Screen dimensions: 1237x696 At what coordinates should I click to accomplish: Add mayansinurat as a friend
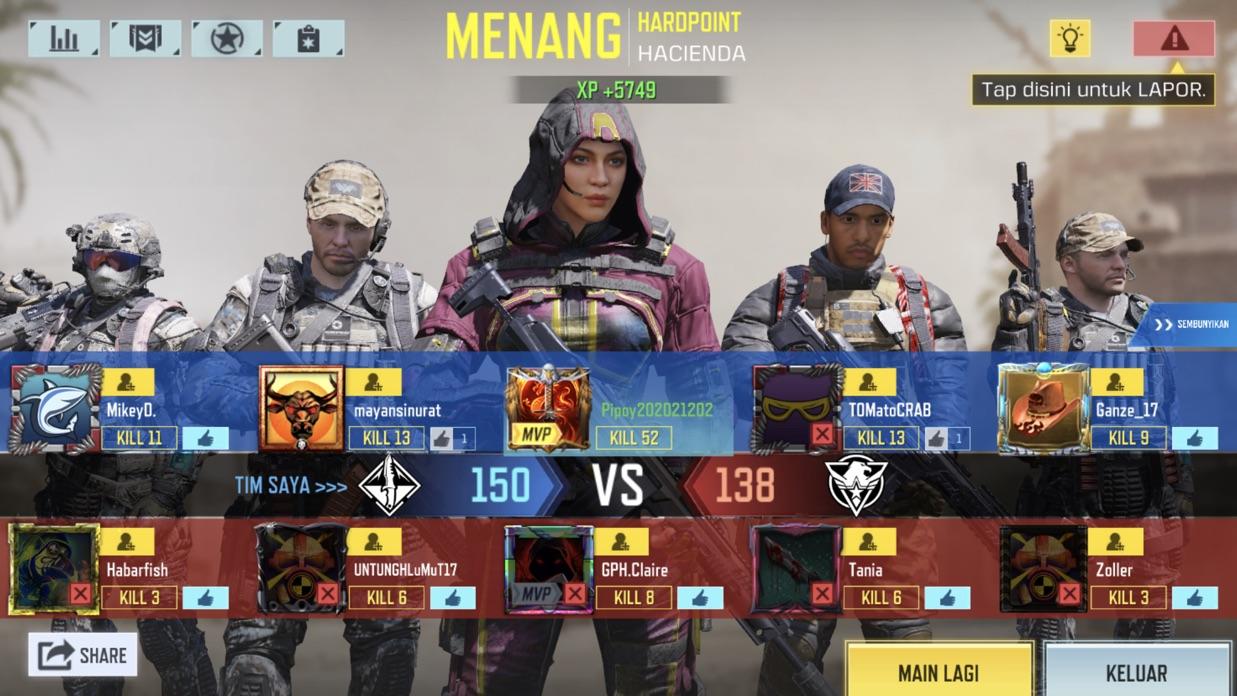click(374, 382)
